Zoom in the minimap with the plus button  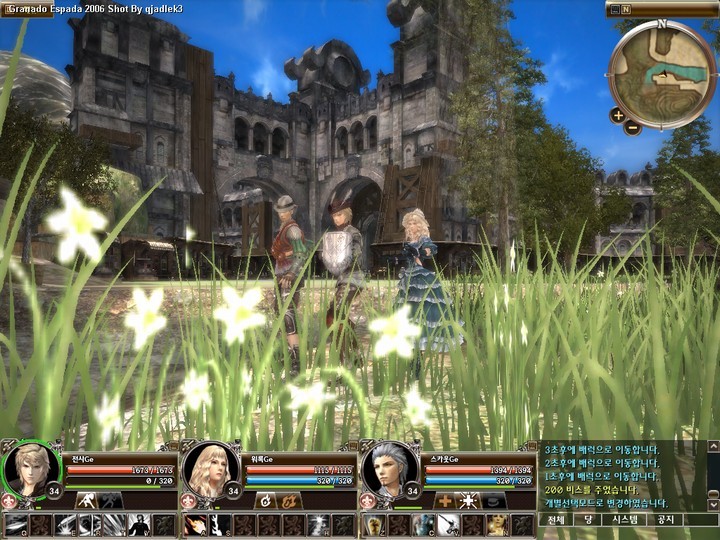[617, 115]
